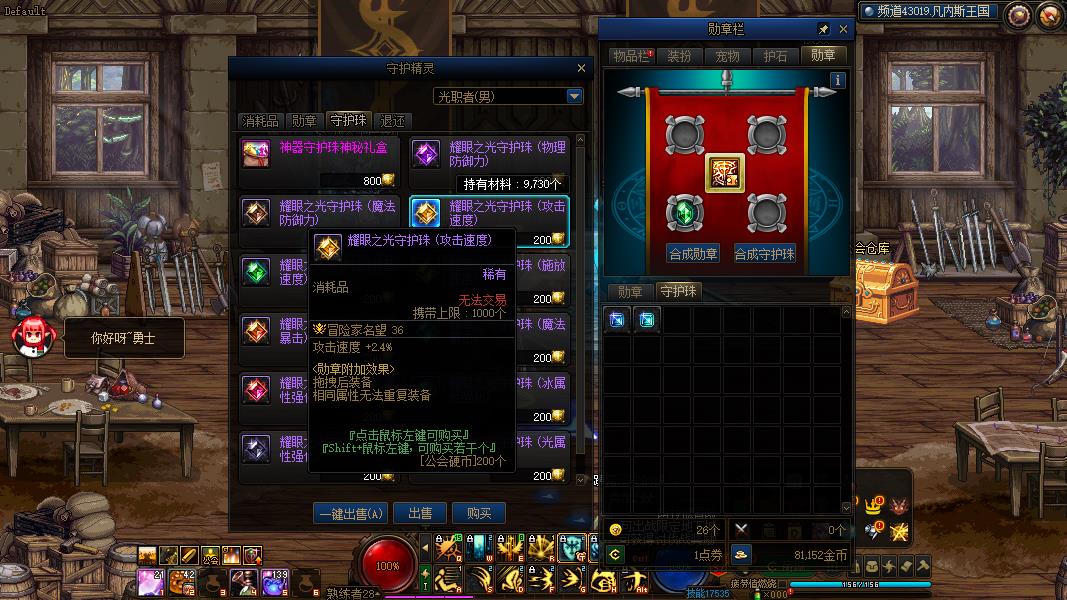Close the 守护精灵 shop window
Viewport: 1067px width, 600px height.
click(x=581, y=68)
